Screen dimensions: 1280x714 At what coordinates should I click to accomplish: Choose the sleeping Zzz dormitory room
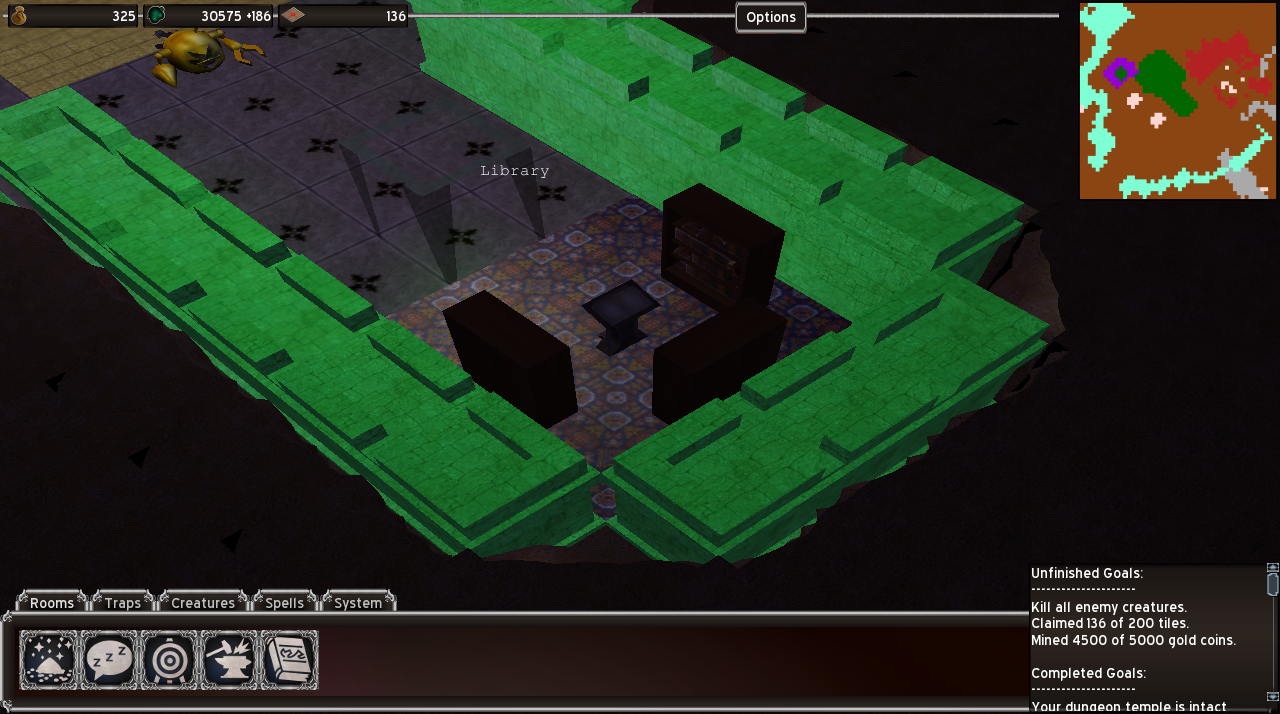[x=108, y=660]
